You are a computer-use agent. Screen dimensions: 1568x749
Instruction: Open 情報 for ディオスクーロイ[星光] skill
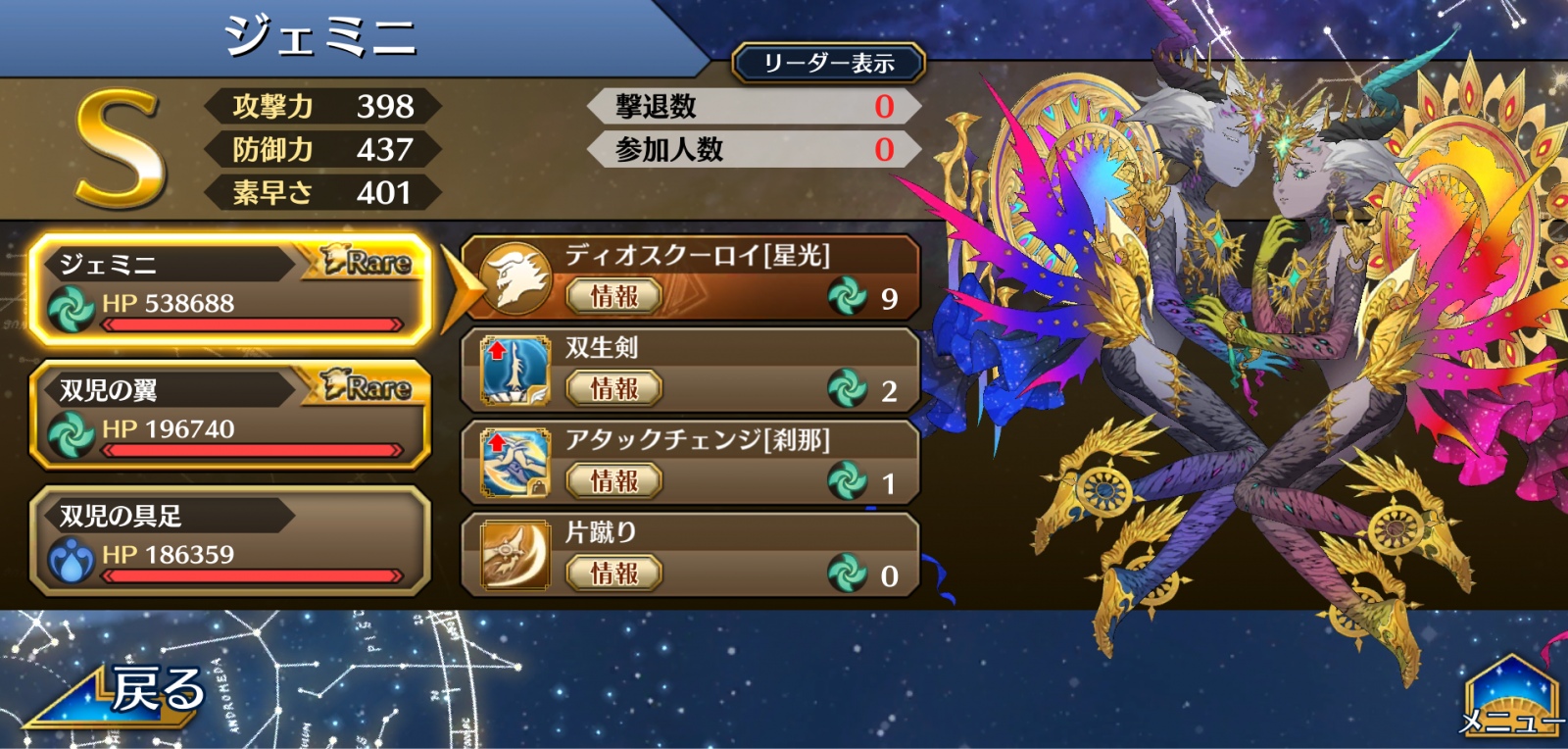[x=613, y=296]
